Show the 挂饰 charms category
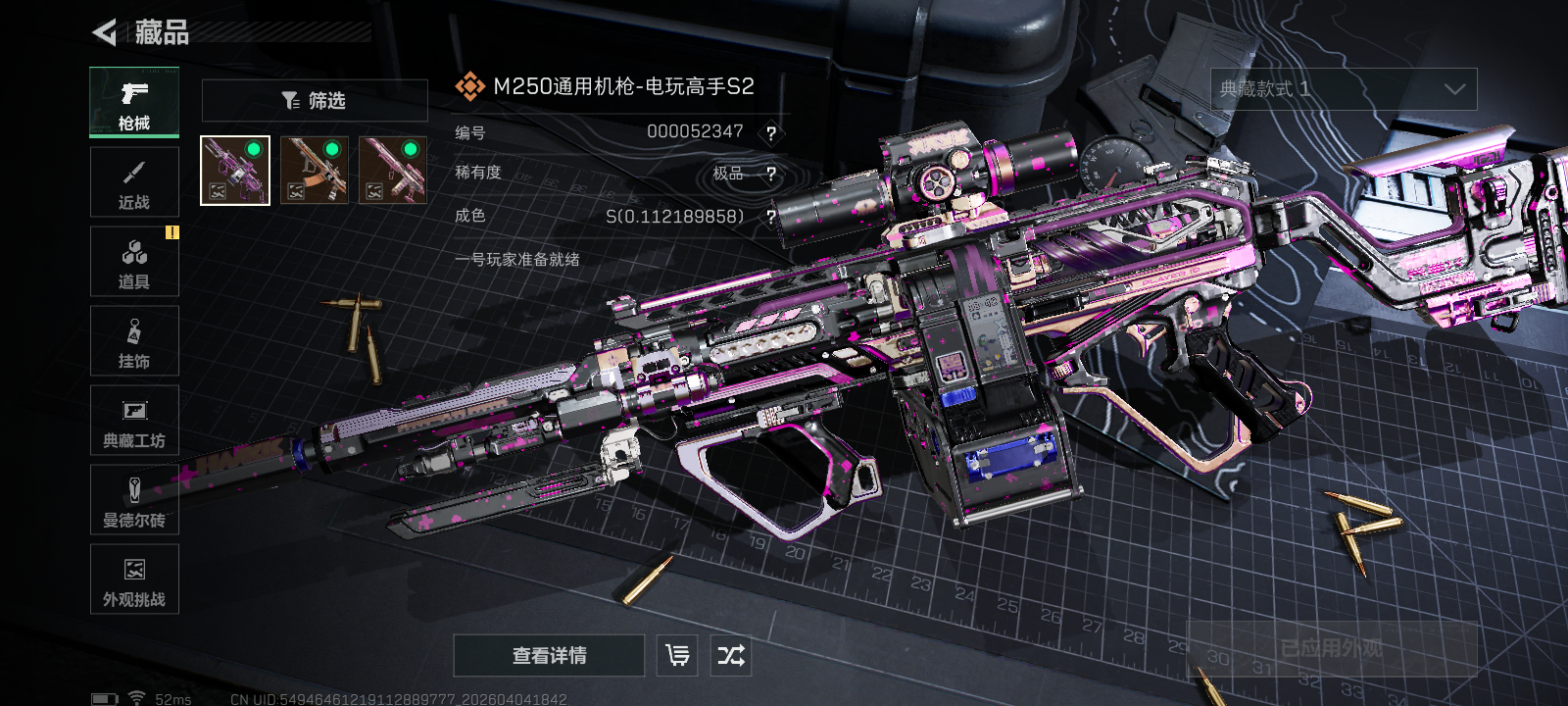The width and height of the screenshot is (1568, 706). click(x=134, y=341)
